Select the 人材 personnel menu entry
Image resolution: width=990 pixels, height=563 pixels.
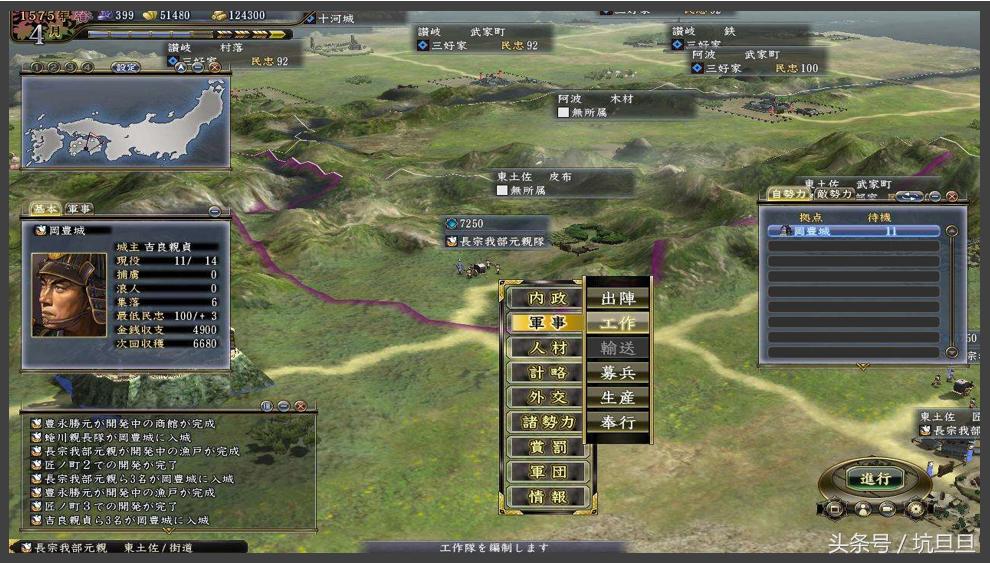point(547,348)
